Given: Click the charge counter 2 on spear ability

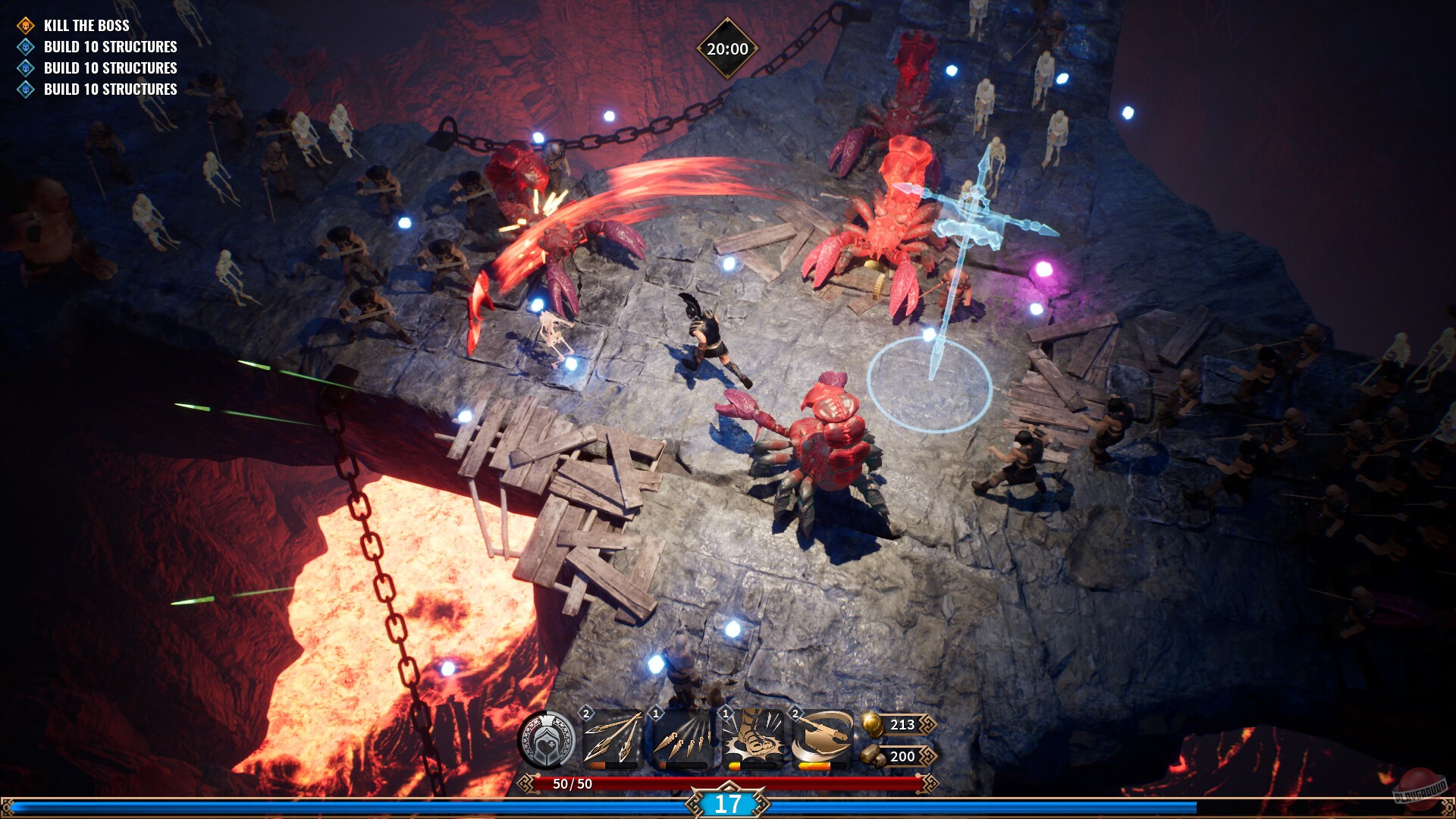Looking at the screenshot, I should [585, 713].
